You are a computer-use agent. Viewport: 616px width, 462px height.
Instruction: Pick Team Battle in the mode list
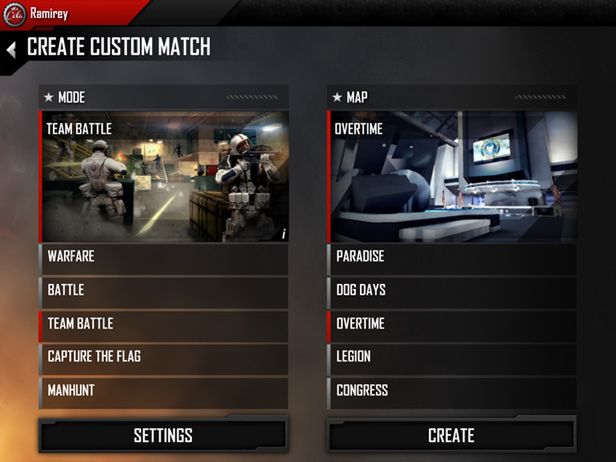click(x=164, y=324)
